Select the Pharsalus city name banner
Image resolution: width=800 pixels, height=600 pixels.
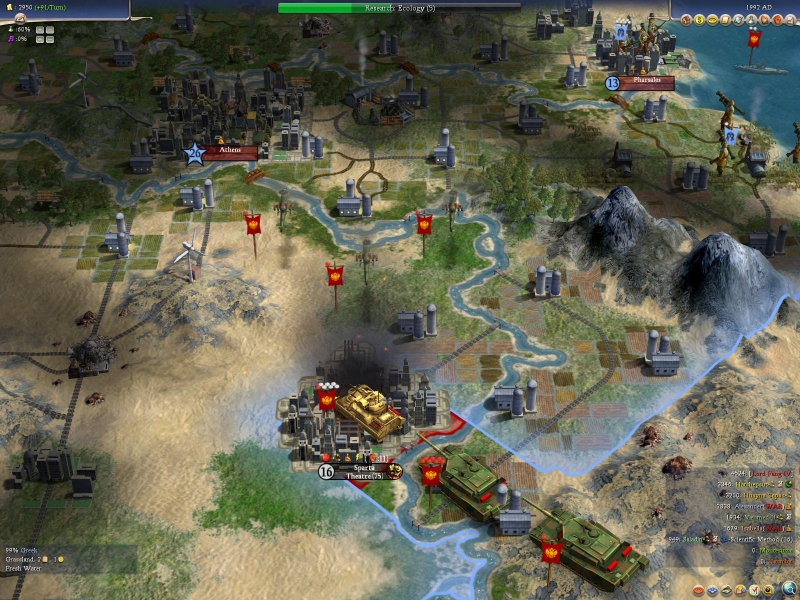pyautogui.click(x=647, y=82)
